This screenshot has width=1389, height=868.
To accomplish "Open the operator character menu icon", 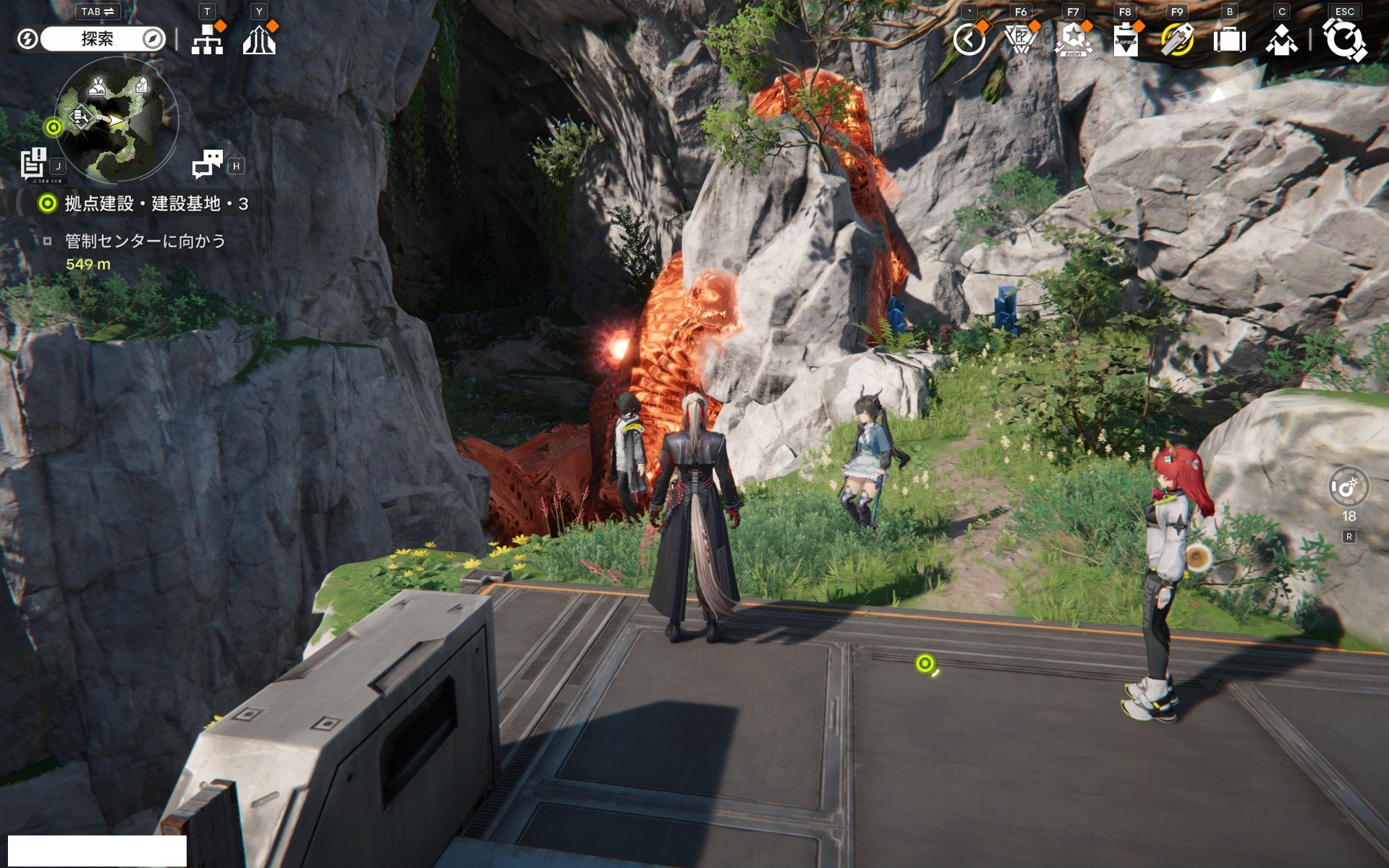I will tap(1281, 40).
